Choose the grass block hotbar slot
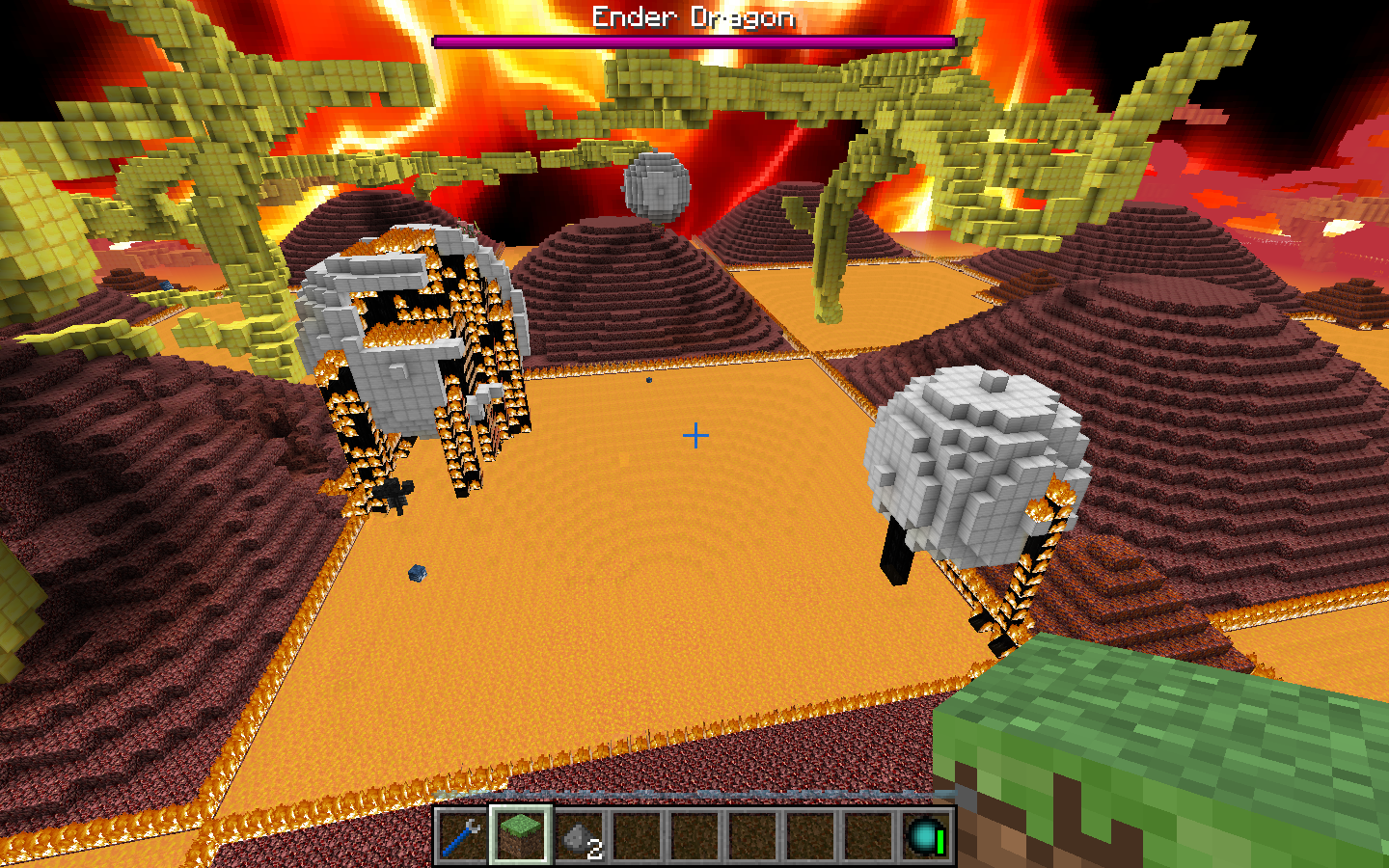This screenshot has height=868, width=1389. [x=520, y=835]
